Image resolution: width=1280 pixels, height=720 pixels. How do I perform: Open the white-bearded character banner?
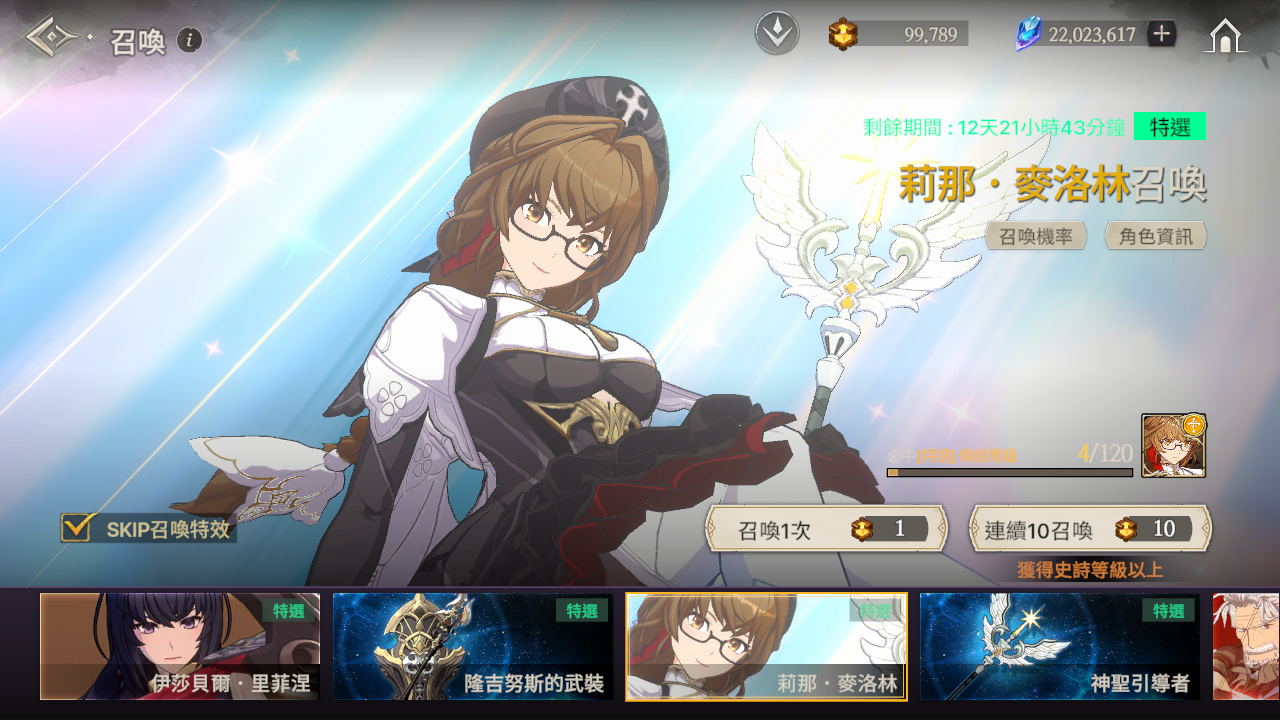tap(1246, 646)
